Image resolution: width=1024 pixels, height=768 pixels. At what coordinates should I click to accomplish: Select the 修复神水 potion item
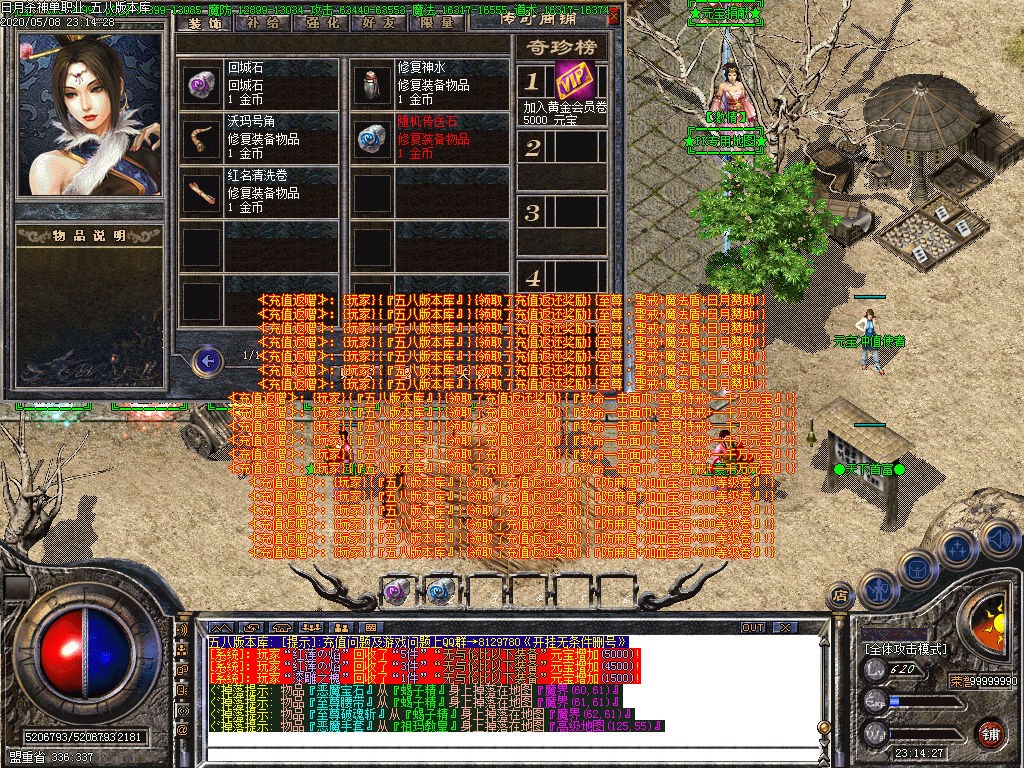tap(429, 84)
